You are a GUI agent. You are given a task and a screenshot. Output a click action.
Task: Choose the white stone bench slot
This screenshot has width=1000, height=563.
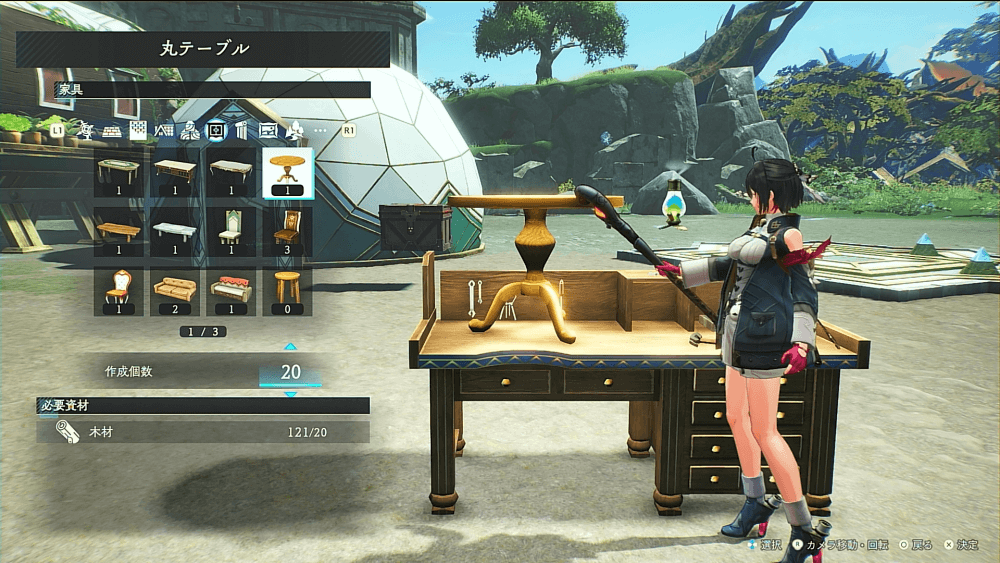175,232
